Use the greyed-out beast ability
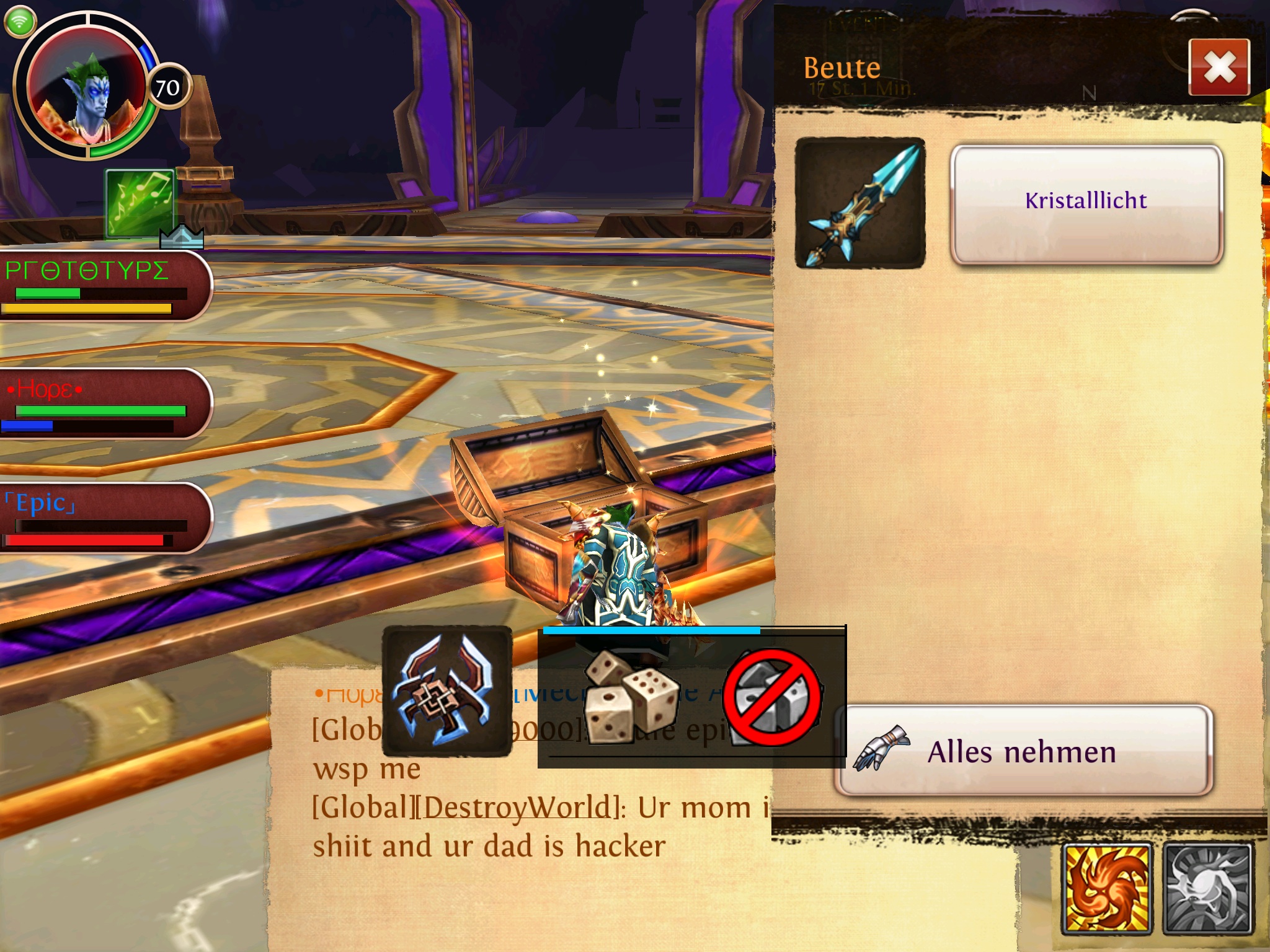The height and width of the screenshot is (952, 1270). (x=1208, y=888)
